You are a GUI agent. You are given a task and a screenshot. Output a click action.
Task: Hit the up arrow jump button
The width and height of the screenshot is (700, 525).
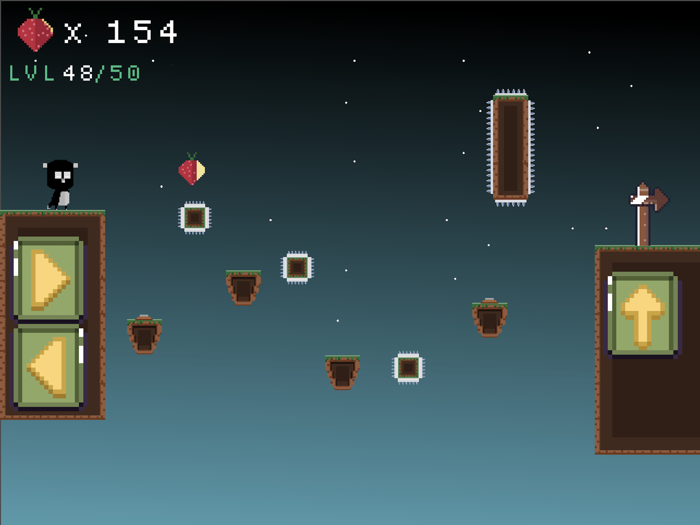pyautogui.click(x=642, y=314)
